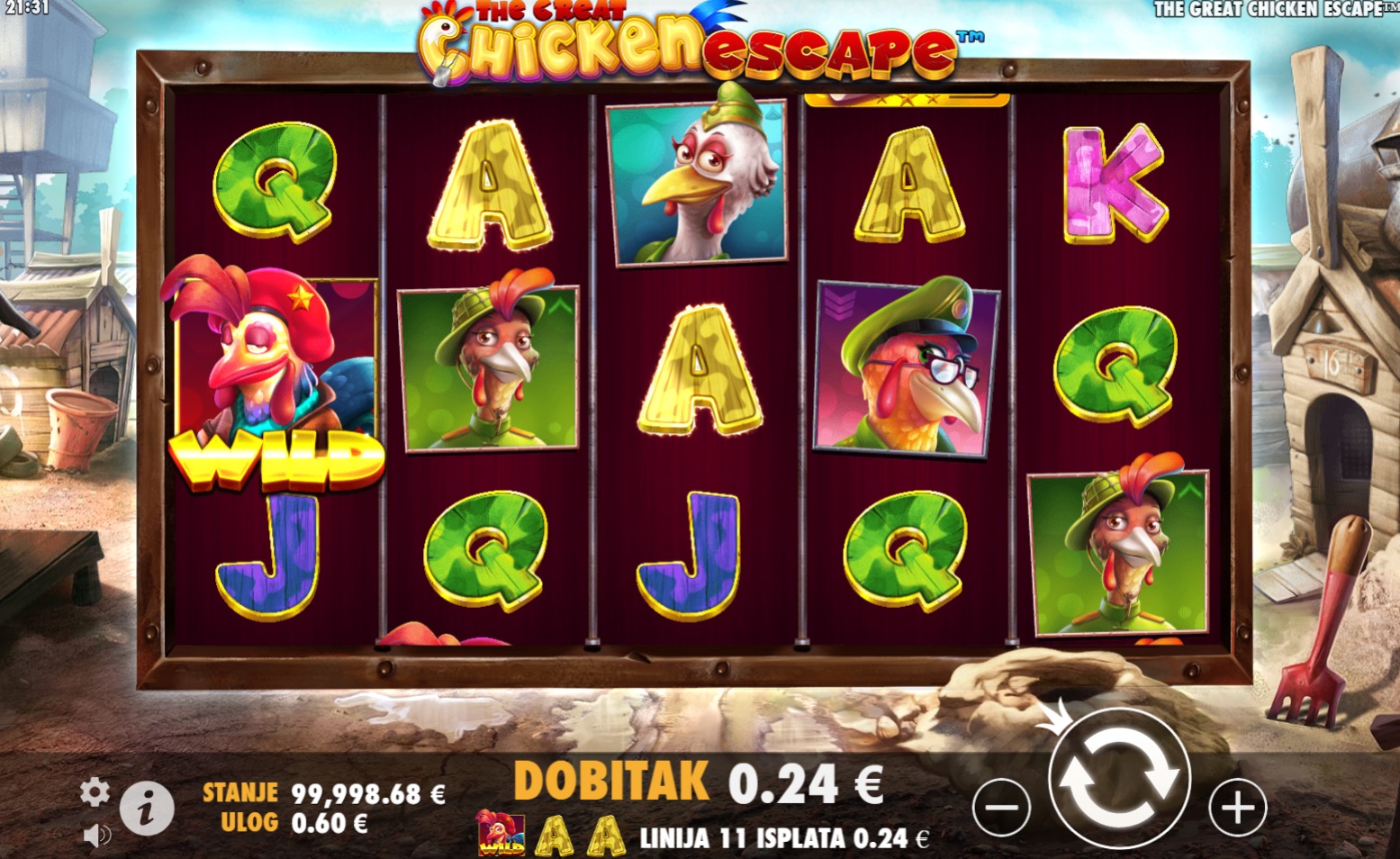Open the settings gear menu

click(95, 792)
